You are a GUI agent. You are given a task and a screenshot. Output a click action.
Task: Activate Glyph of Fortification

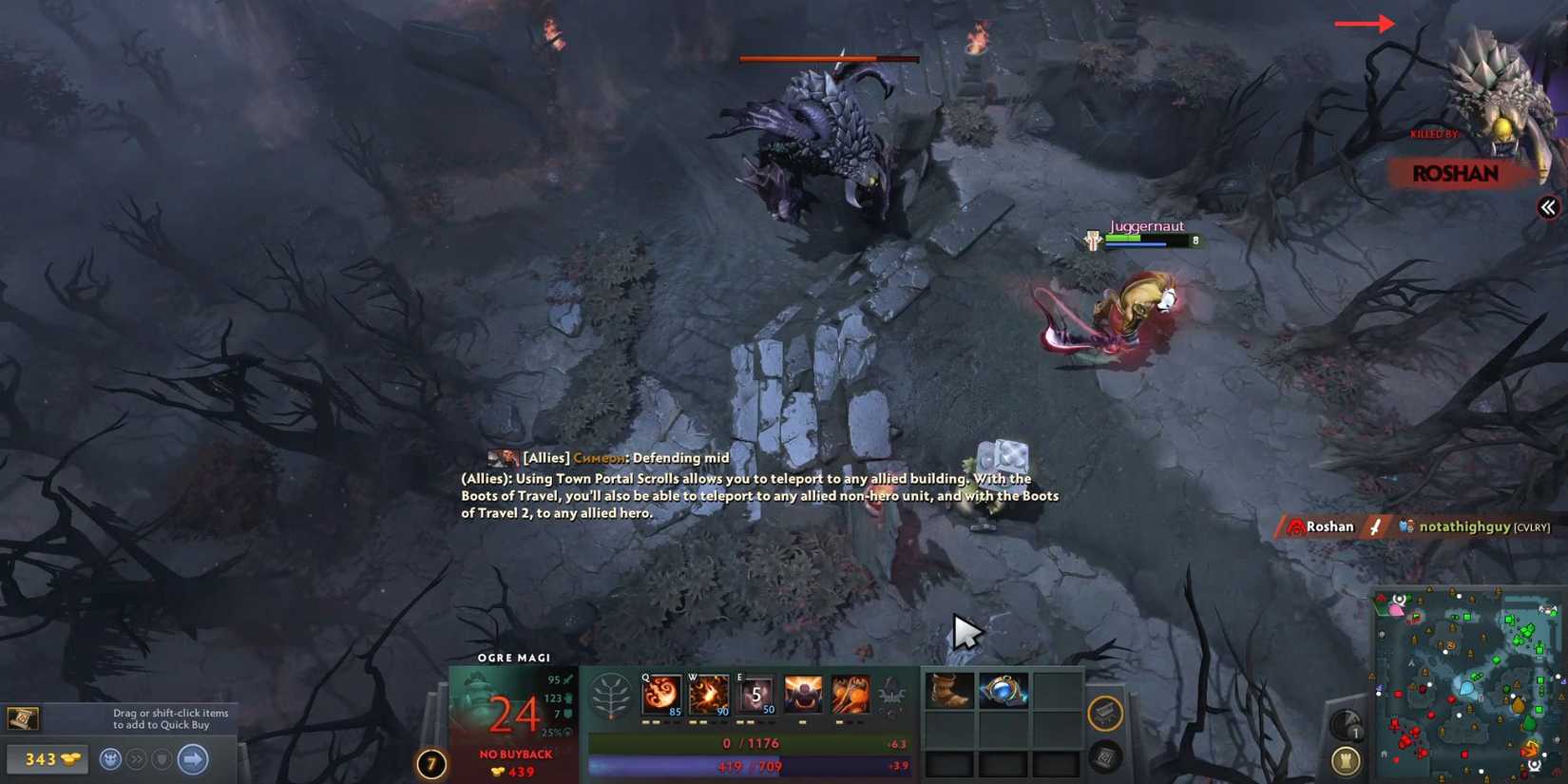click(1346, 760)
